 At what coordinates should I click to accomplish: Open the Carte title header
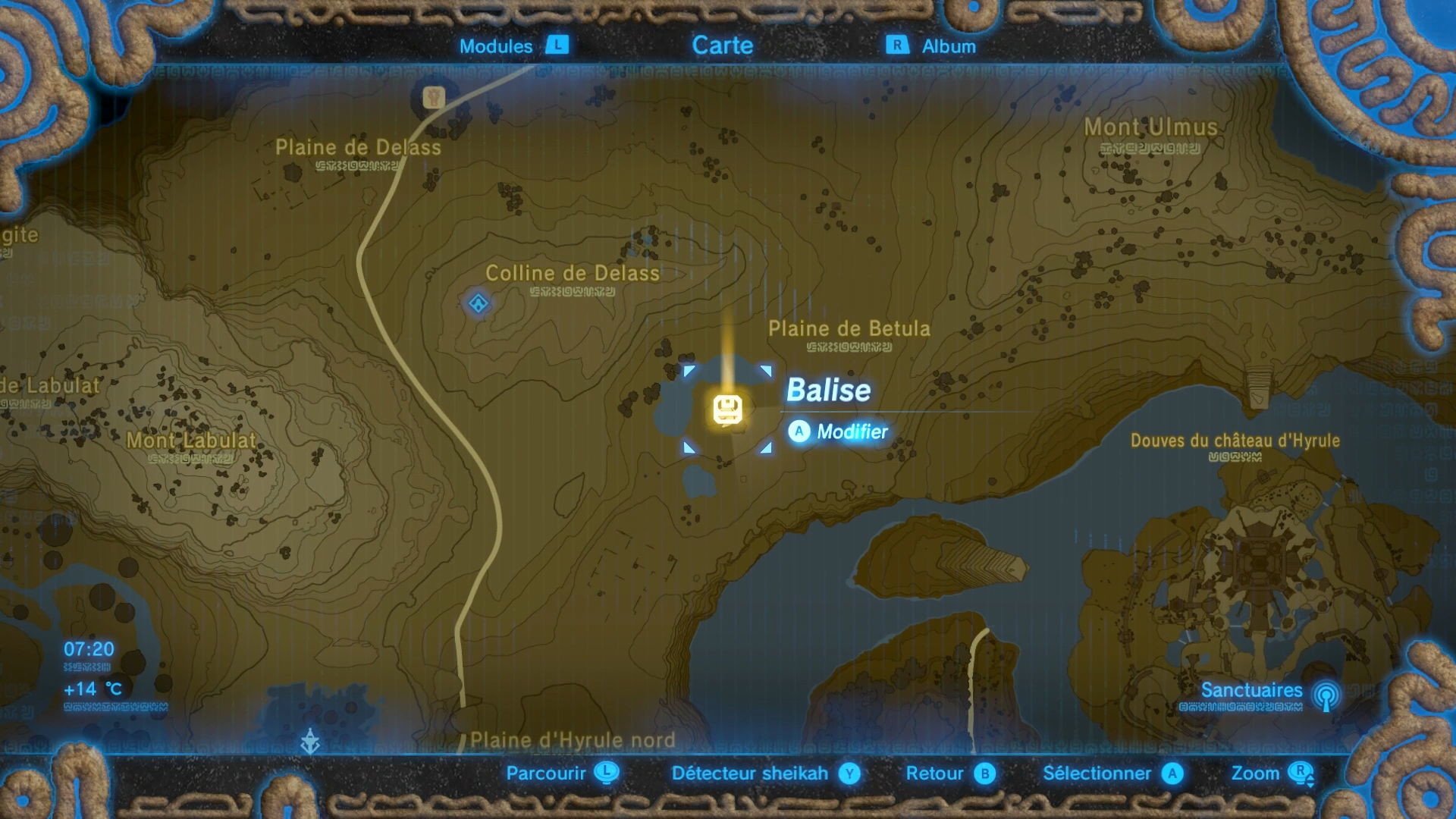pos(723,45)
